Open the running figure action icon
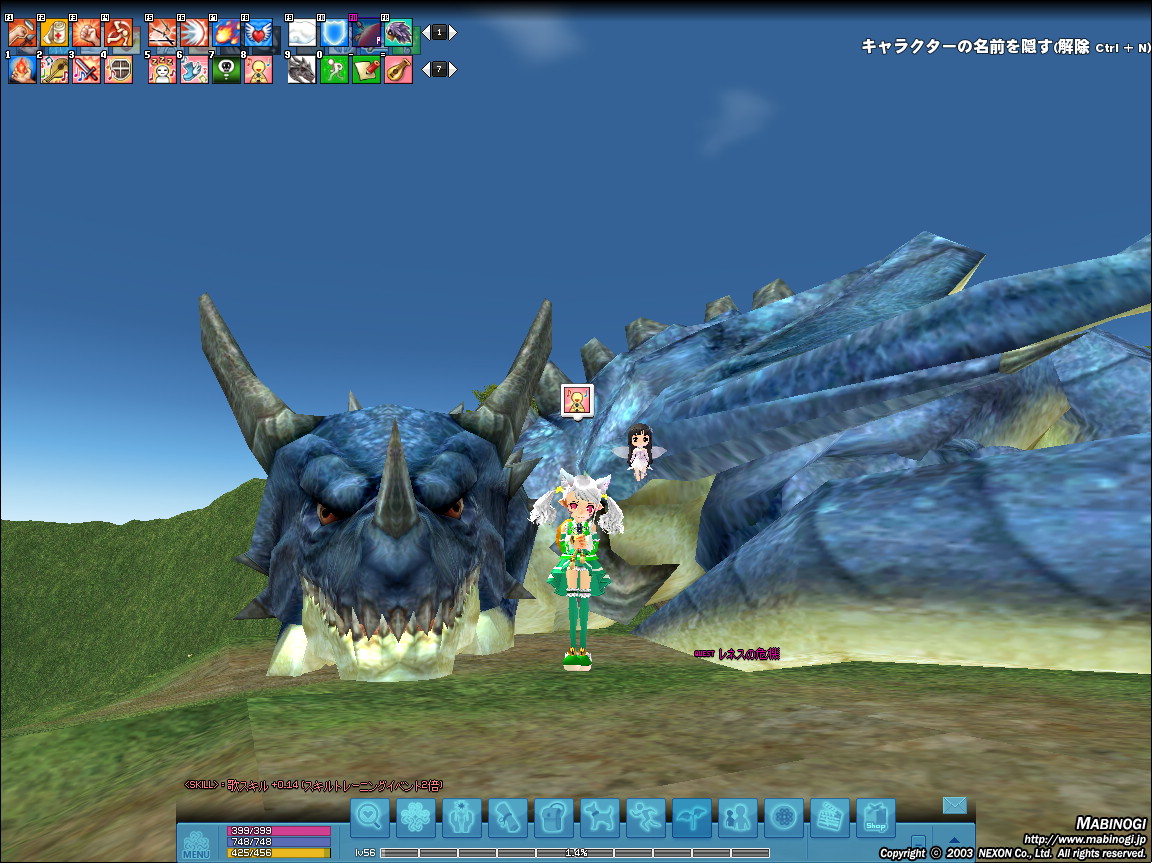1152x863 pixels. click(646, 818)
